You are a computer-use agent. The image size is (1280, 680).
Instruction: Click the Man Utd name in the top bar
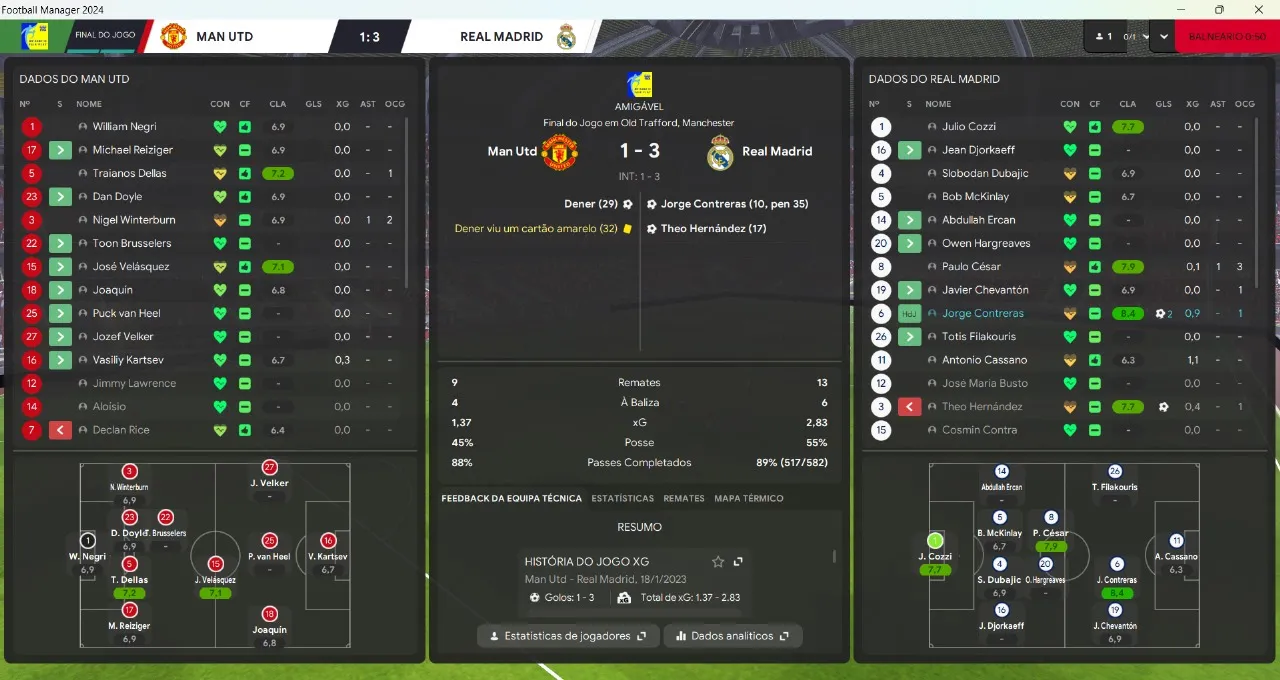tap(224, 37)
